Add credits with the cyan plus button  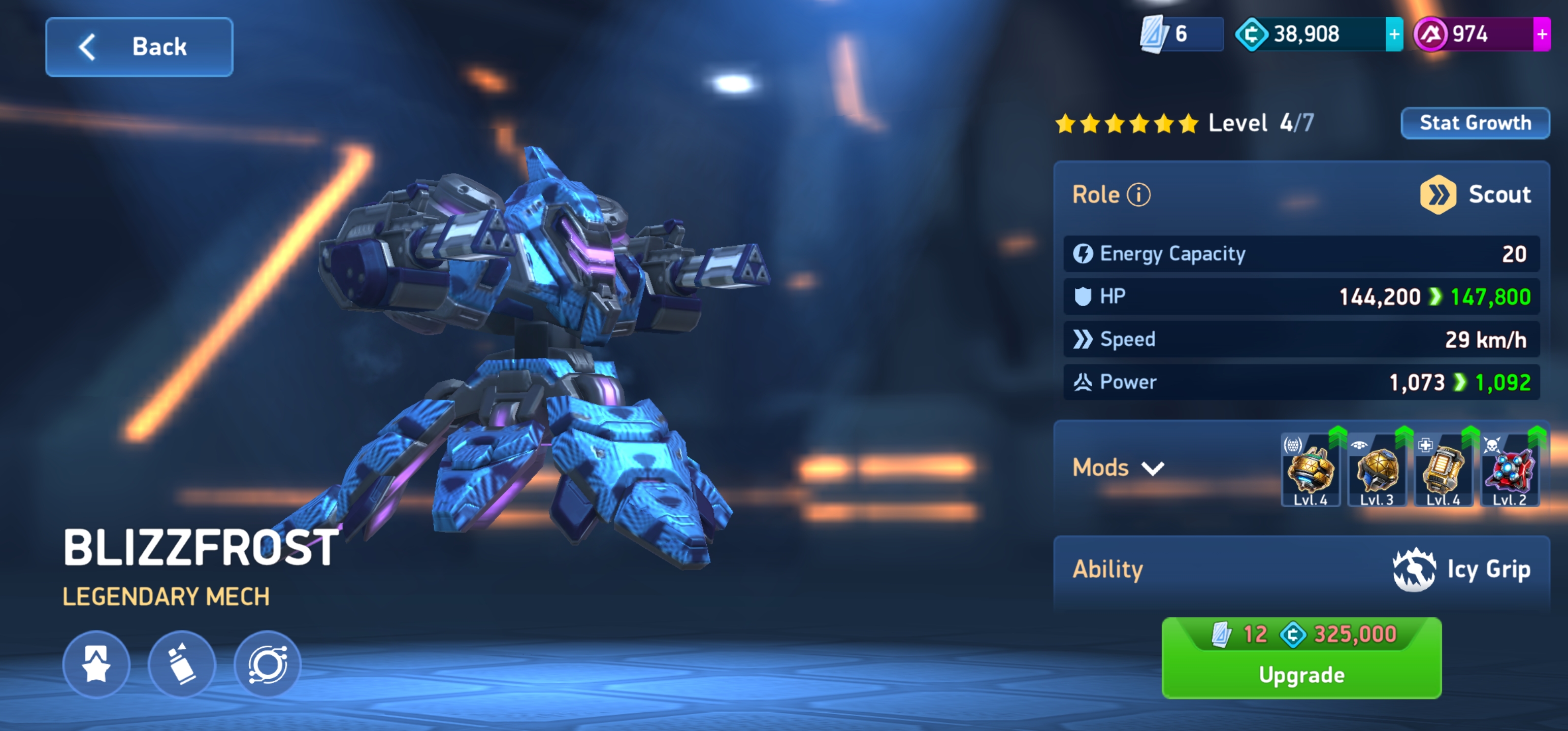point(1393,35)
